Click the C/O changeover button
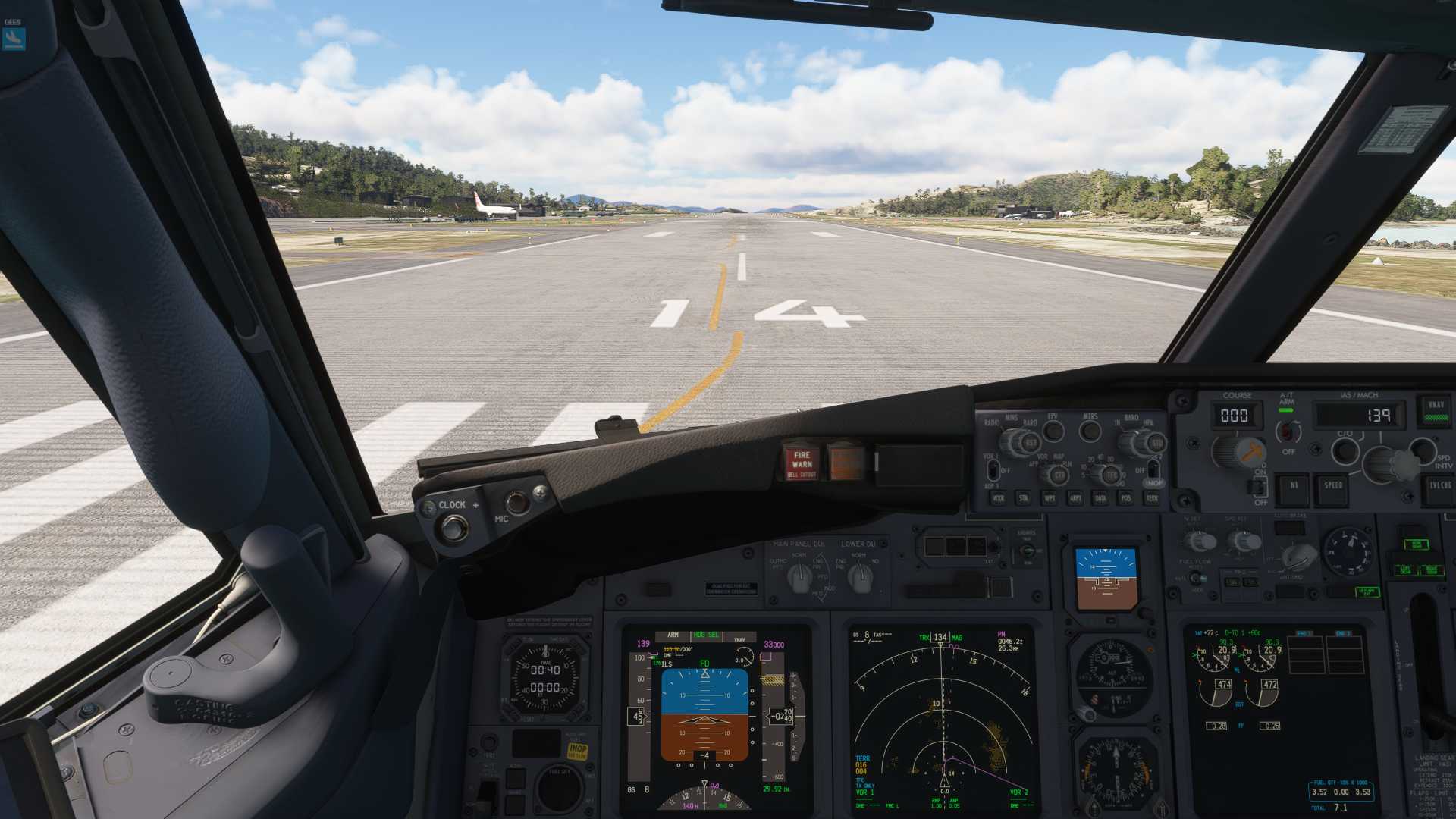 pyautogui.click(x=1345, y=450)
